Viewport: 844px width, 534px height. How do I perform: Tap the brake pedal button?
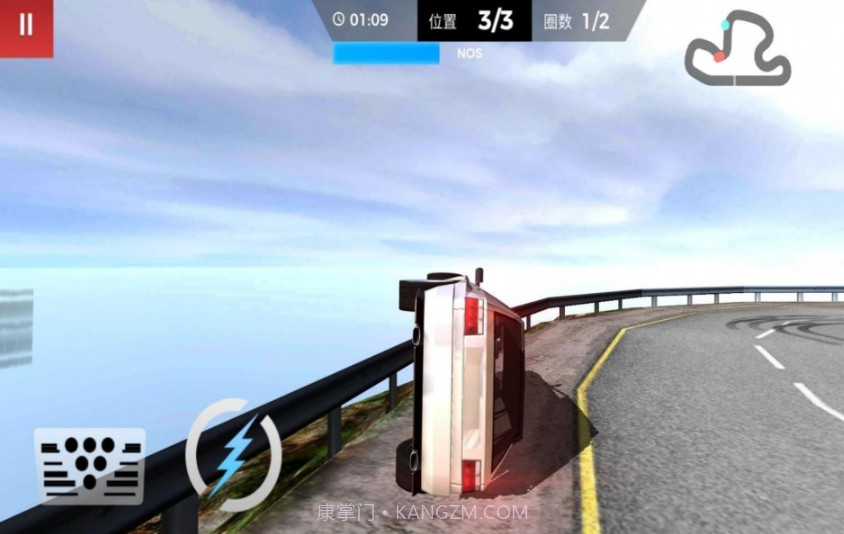(90, 466)
